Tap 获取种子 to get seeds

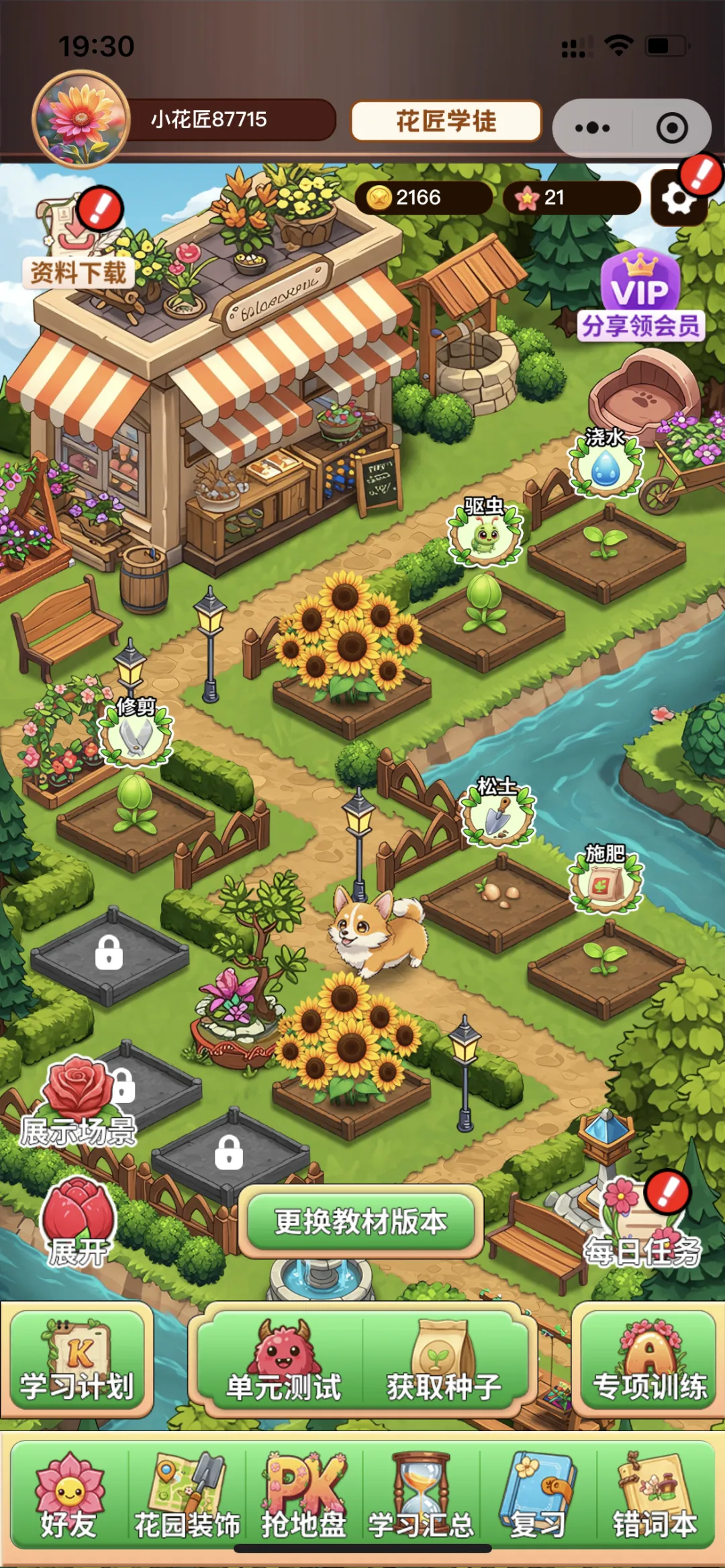pos(444,1362)
